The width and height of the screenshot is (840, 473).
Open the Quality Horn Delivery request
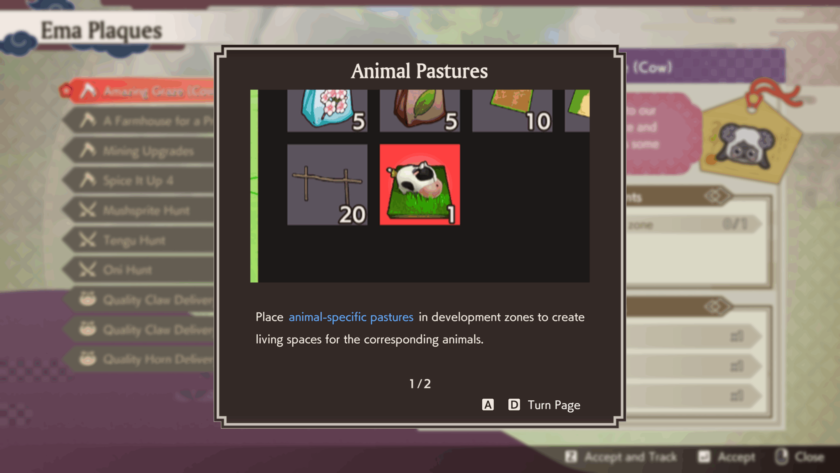(x=150, y=359)
